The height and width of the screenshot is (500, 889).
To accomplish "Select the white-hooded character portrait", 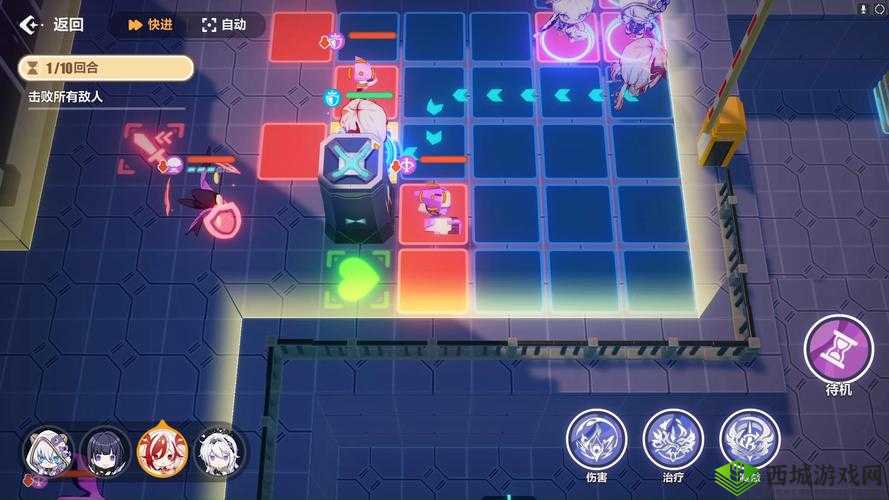I will point(48,454).
